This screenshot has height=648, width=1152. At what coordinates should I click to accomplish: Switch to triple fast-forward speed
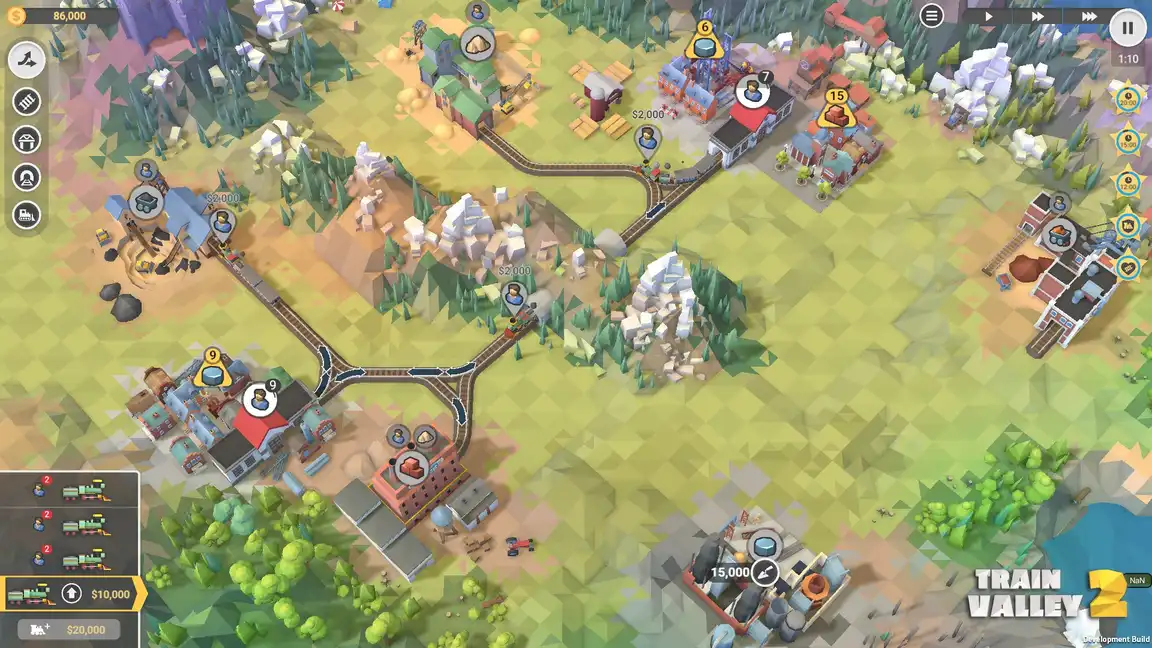(1088, 16)
